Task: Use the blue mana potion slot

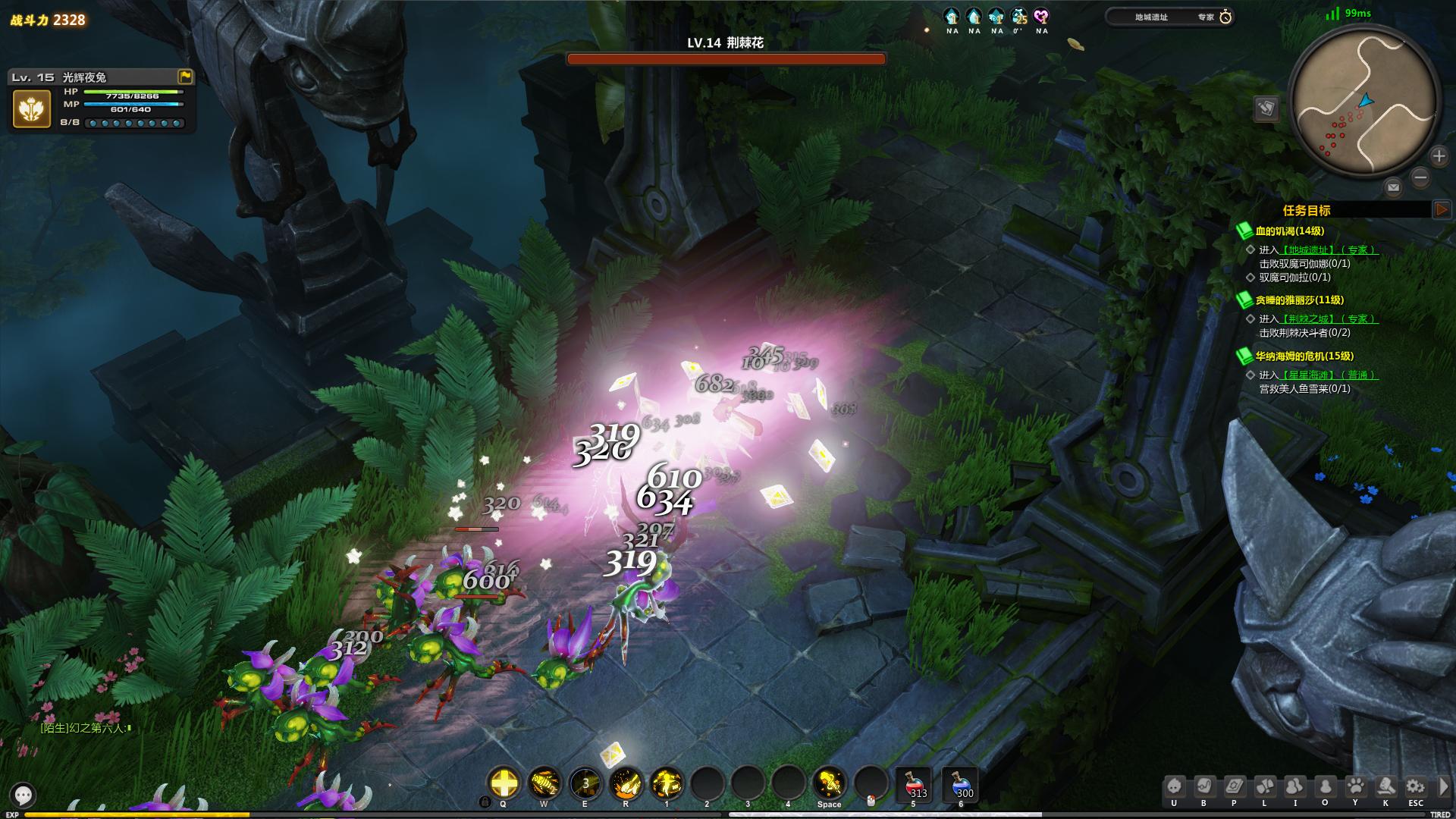Action: coord(960,785)
